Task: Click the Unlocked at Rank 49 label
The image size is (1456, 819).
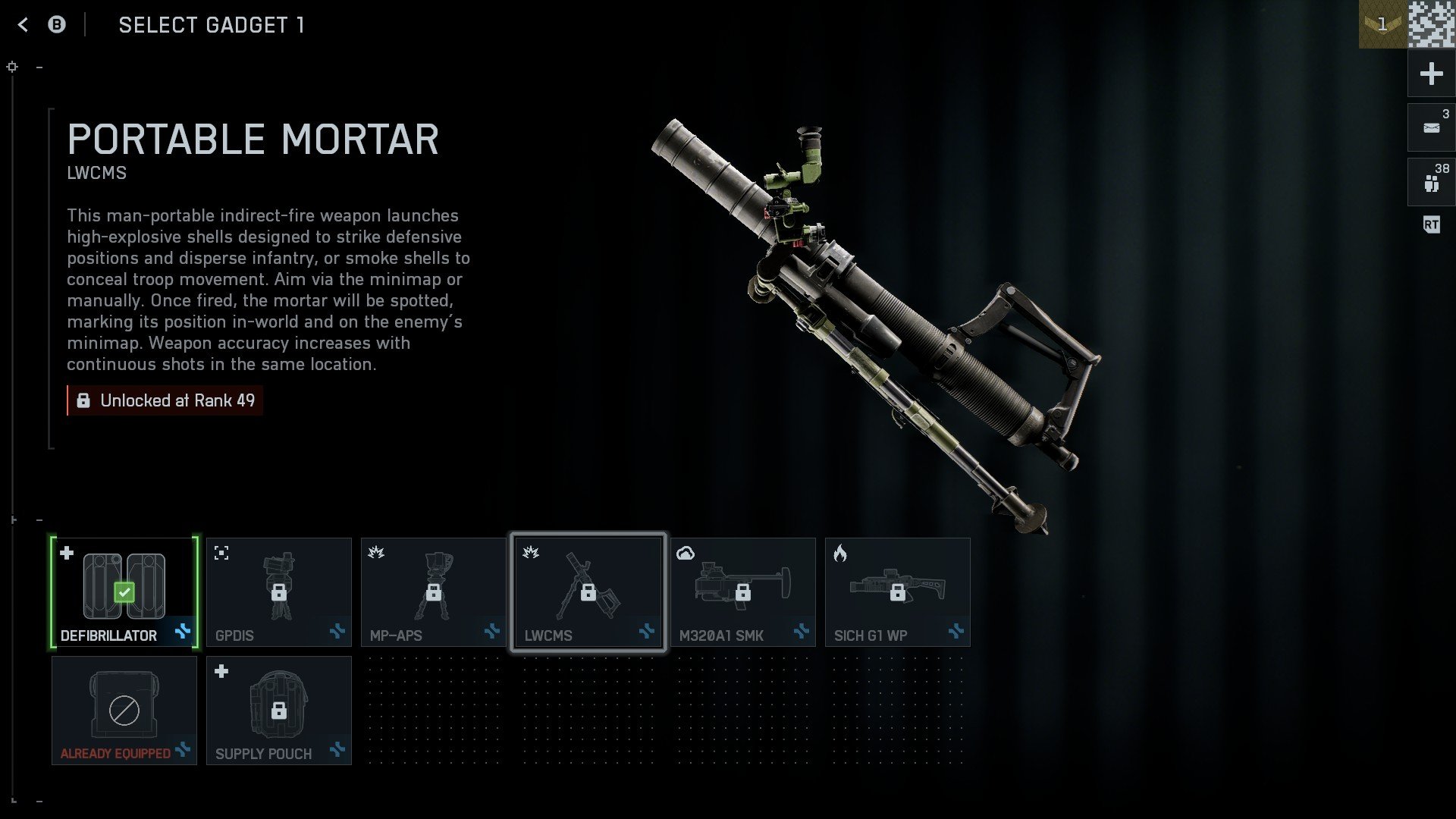Action: click(165, 400)
